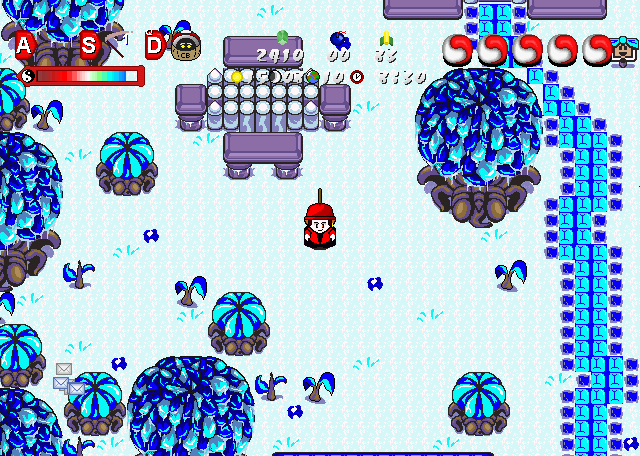This screenshot has height=456, width=640.
Task: Click the red A action slot
Action: [24, 44]
